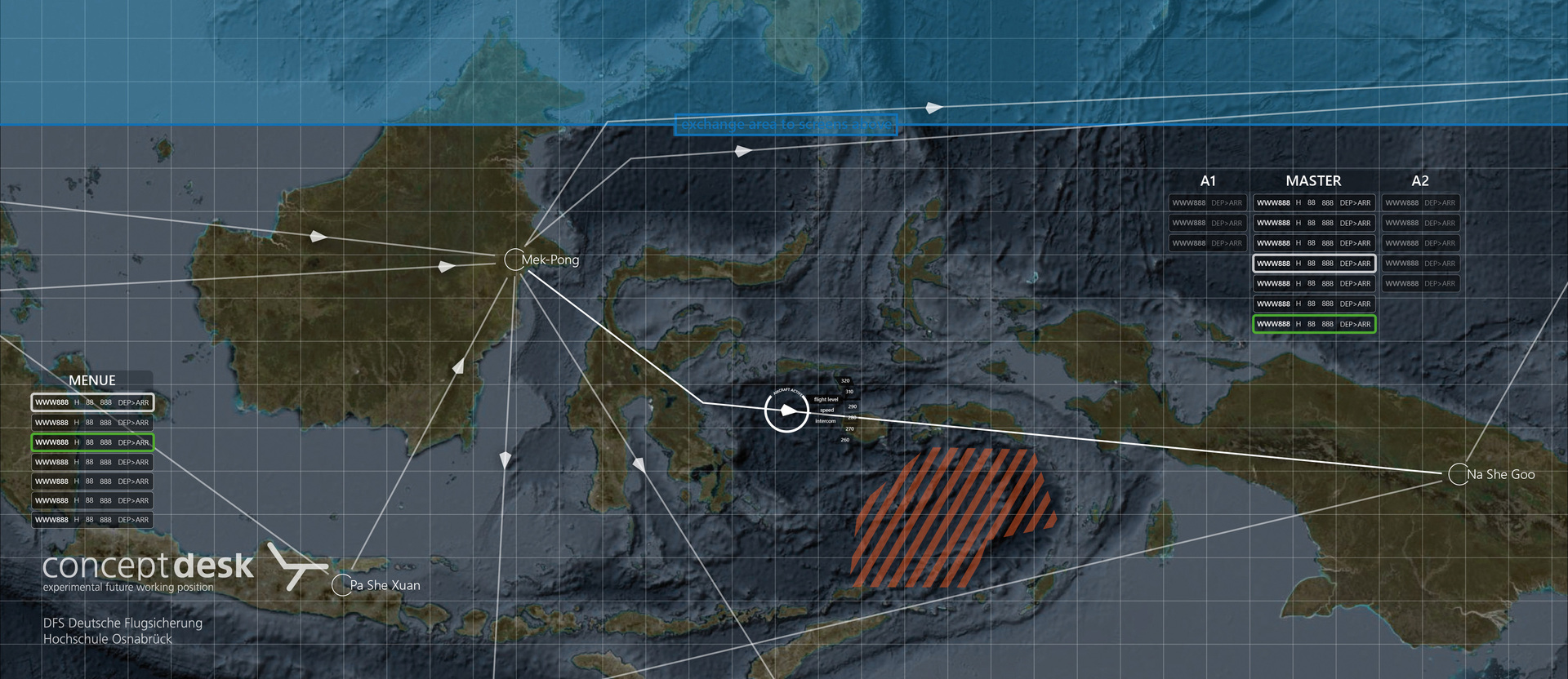Set flight level to 320

[x=845, y=381]
